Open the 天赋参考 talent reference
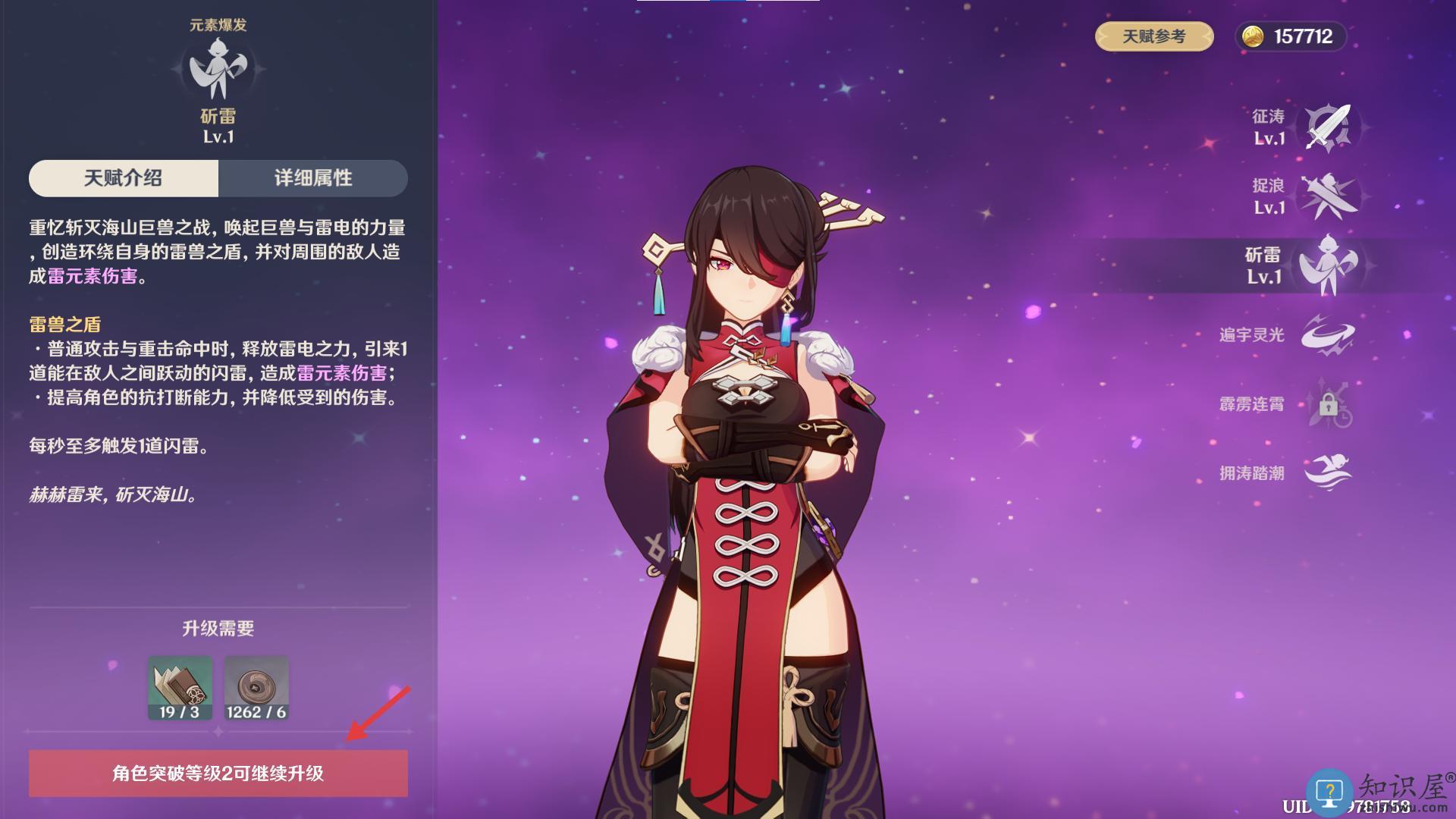The image size is (1456, 819). click(1153, 36)
